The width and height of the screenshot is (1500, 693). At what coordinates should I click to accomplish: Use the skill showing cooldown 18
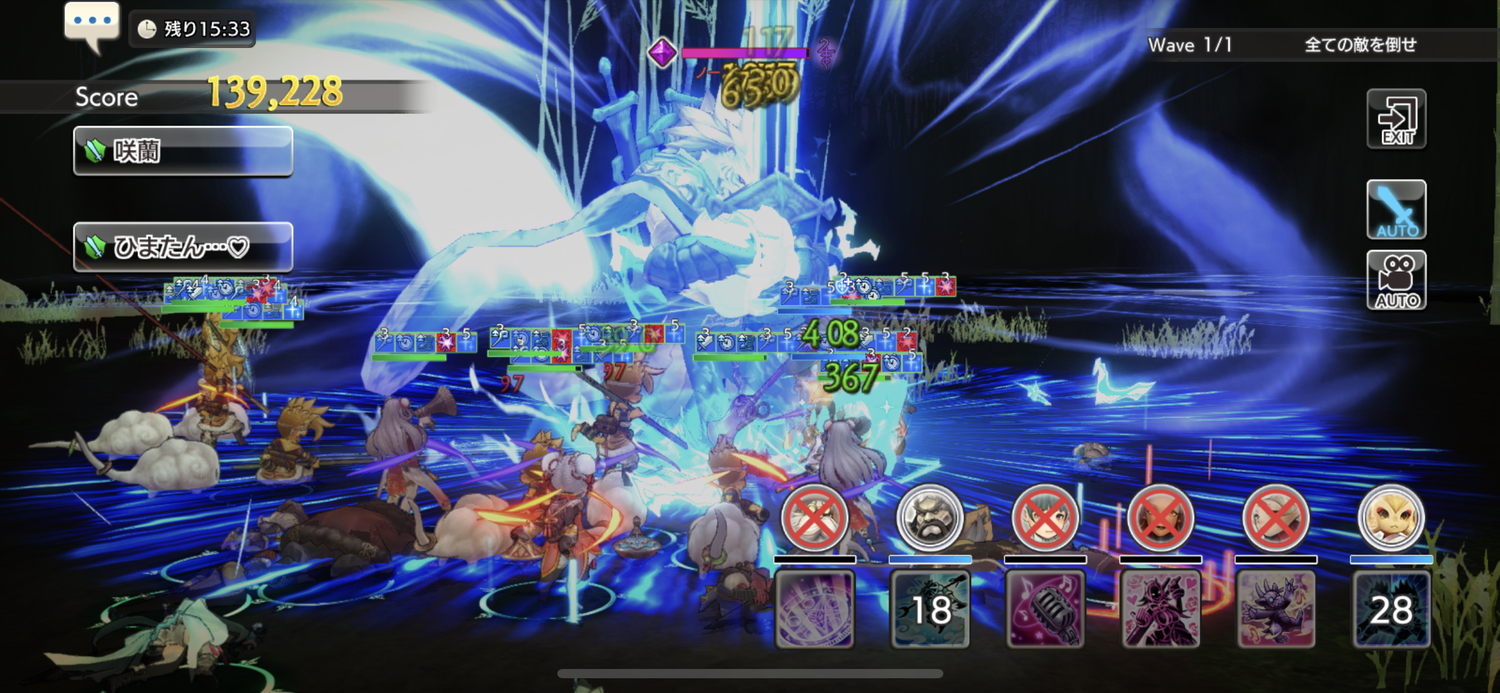[930, 609]
